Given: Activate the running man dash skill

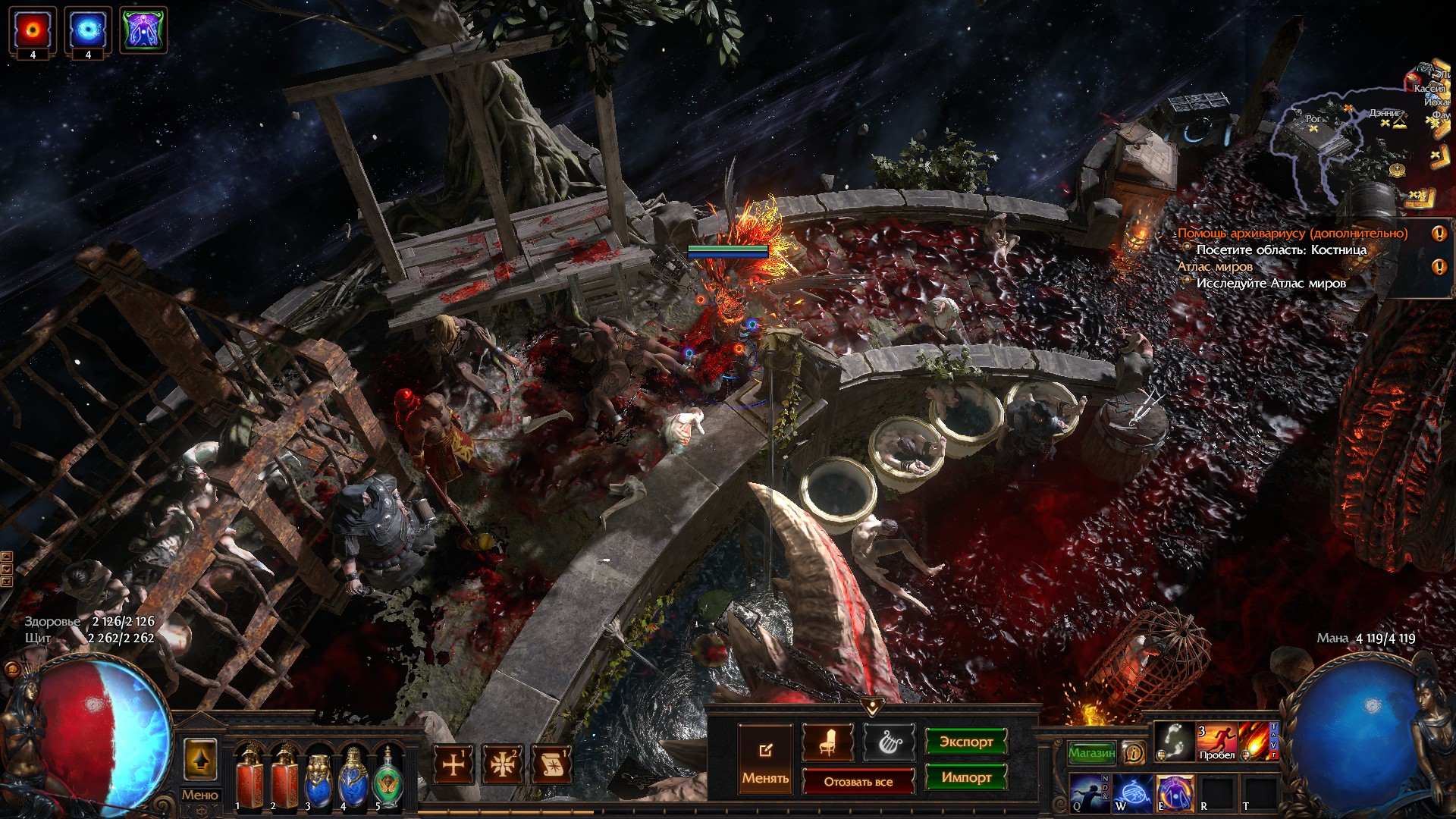Looking at the screenshot, I should (x=1216, y=741).
